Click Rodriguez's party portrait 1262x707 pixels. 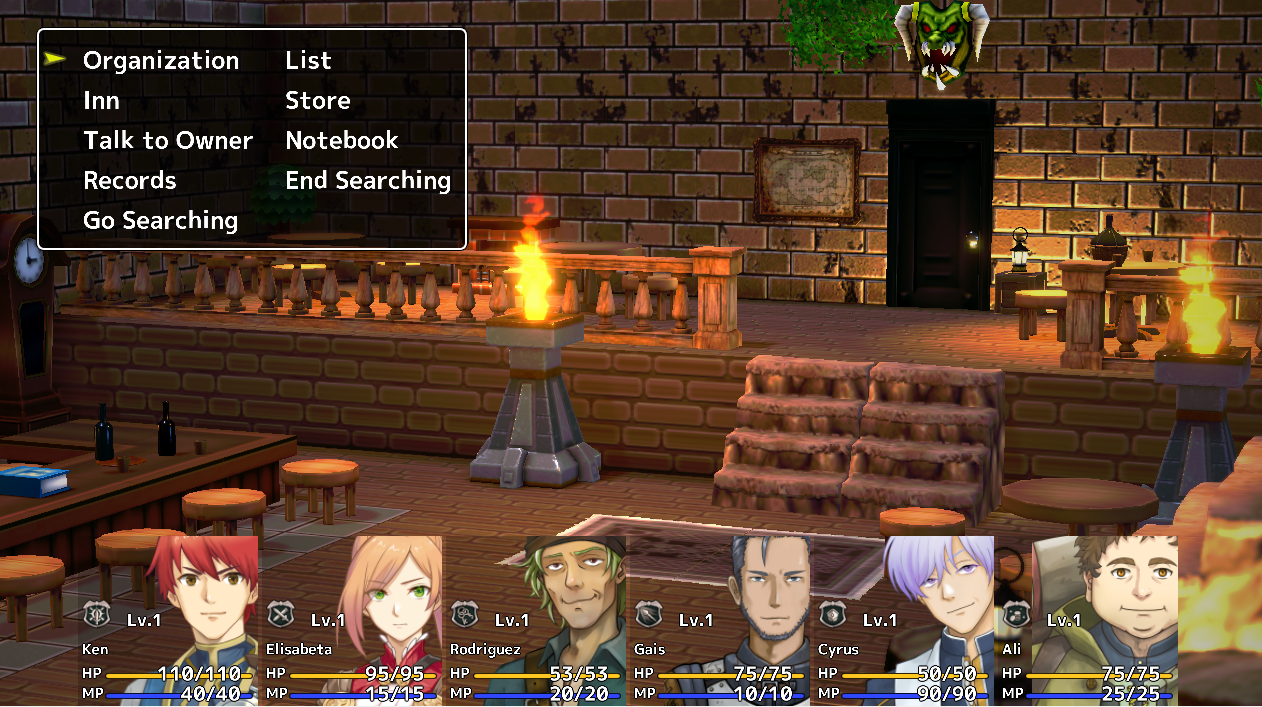pyautogui.click(x=537, y=620)
